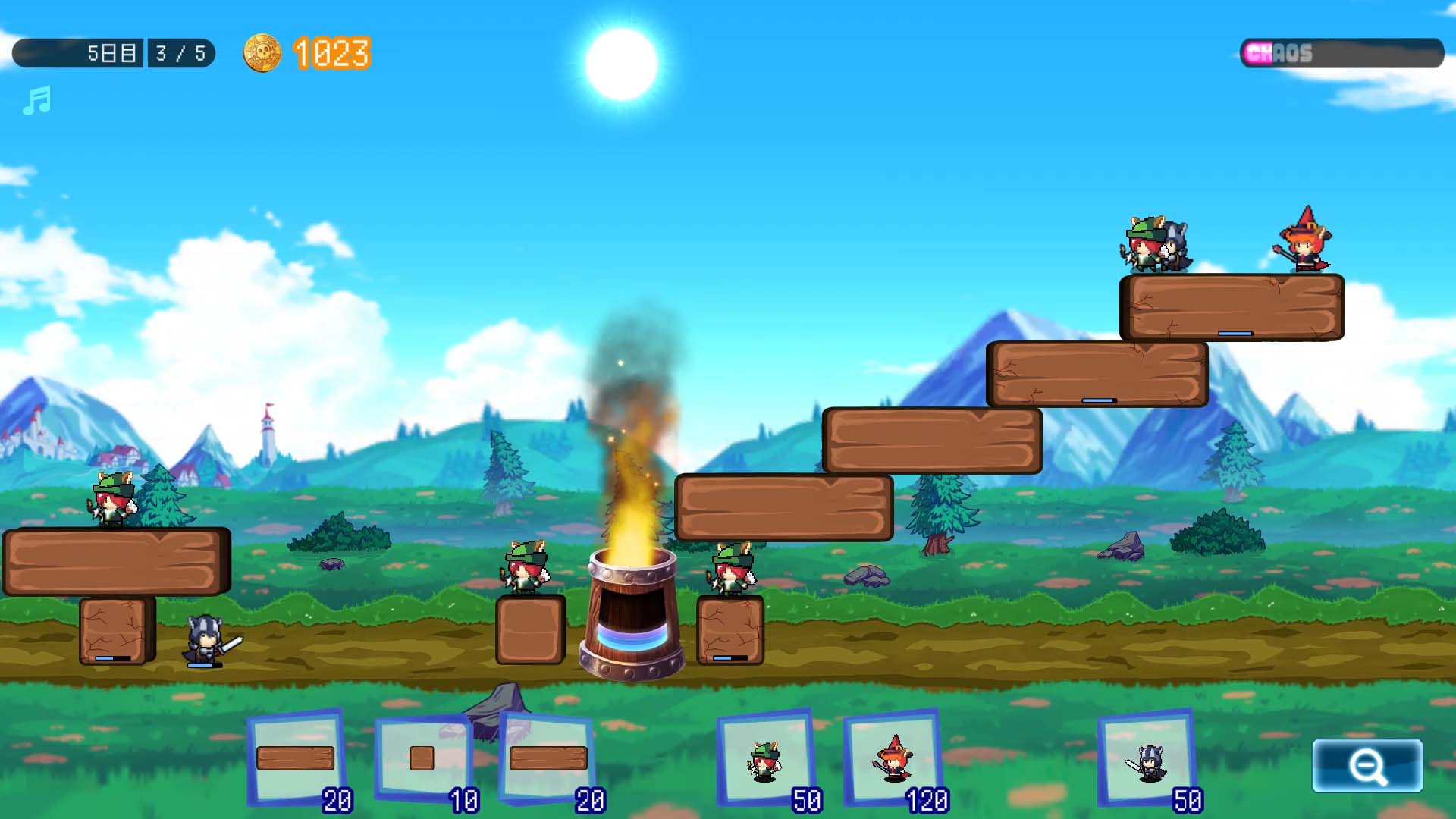The width and height of the screenshot is (1456, 819).
Task: Pick the red-hat witch card costing 120
Action: (x=893, y=759)
